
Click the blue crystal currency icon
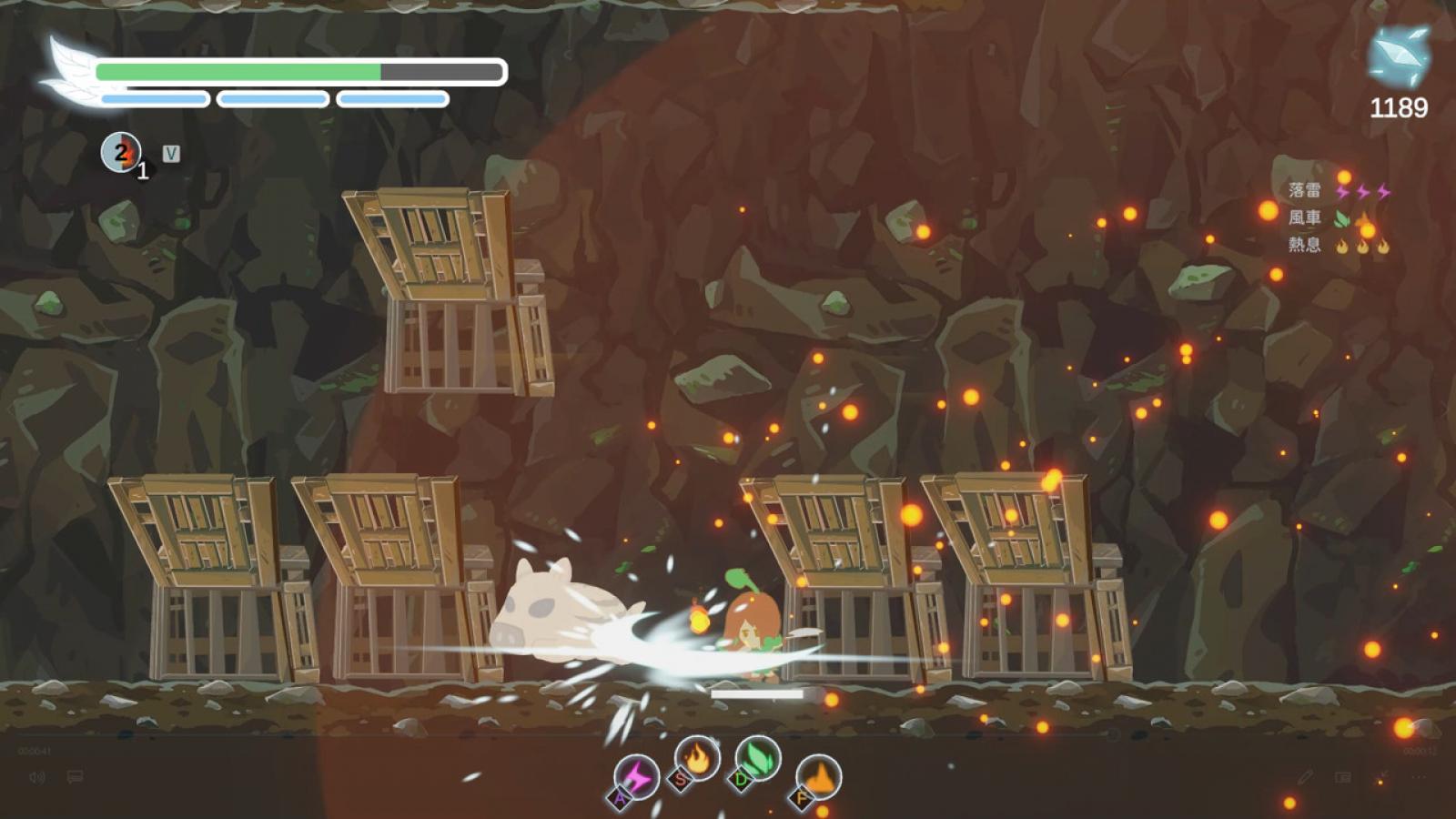(1399, 56)
